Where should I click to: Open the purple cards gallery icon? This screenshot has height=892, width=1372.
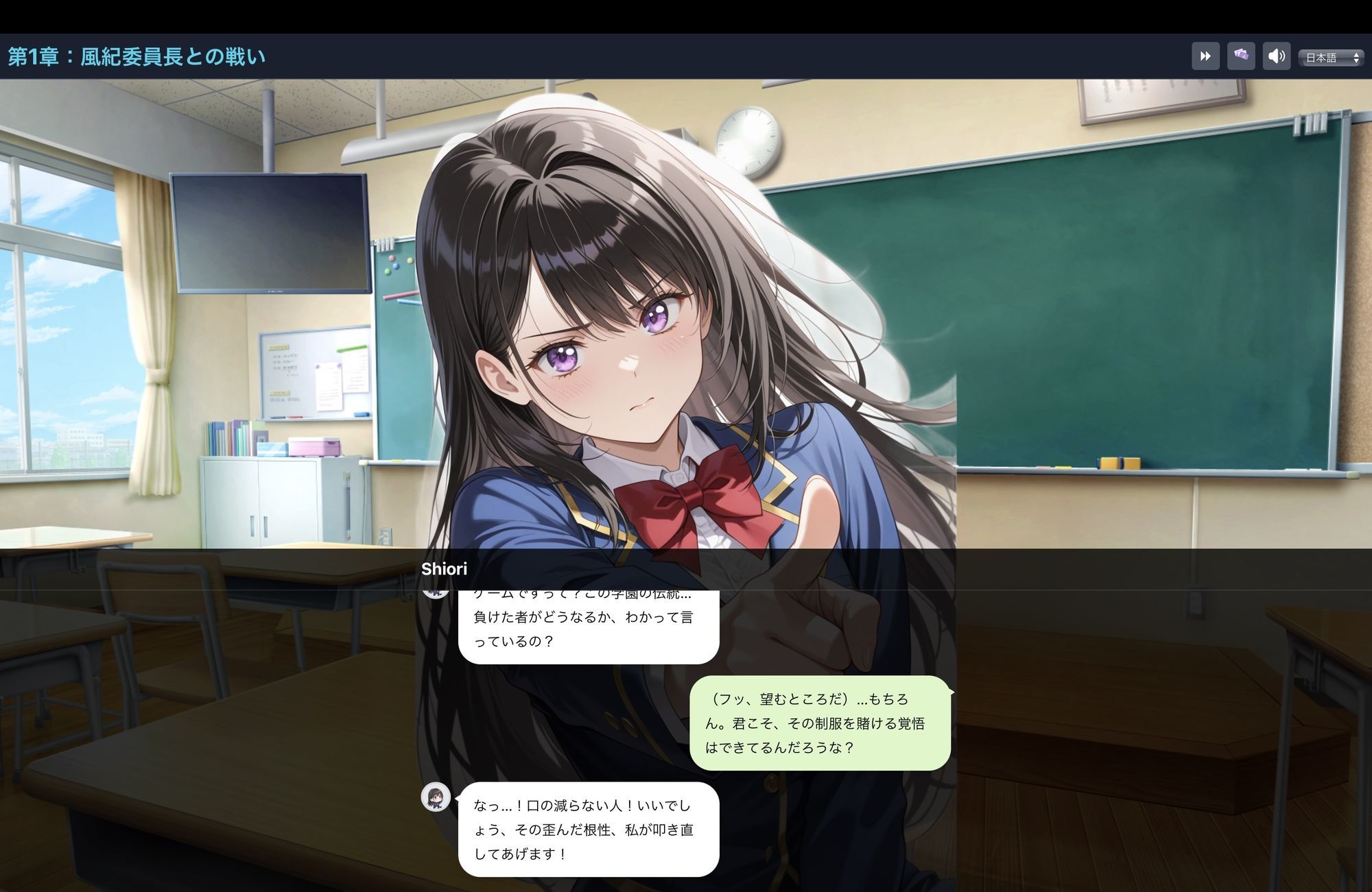[x=1241, y=56]
